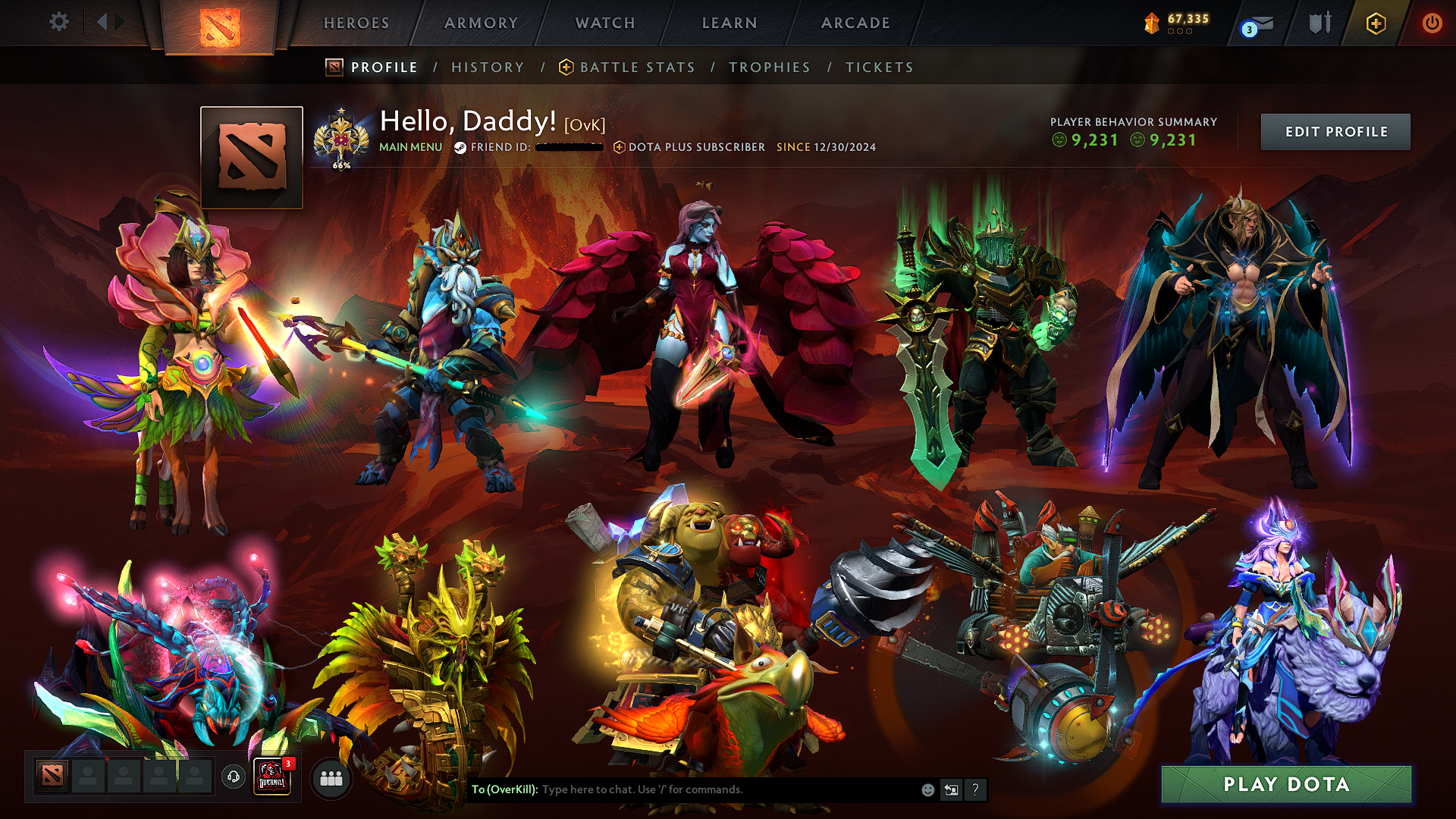This screenshot has height=819, width=1456.
Task: Open the emoticon picker in chat bar
Action: (x=928, y=789)
